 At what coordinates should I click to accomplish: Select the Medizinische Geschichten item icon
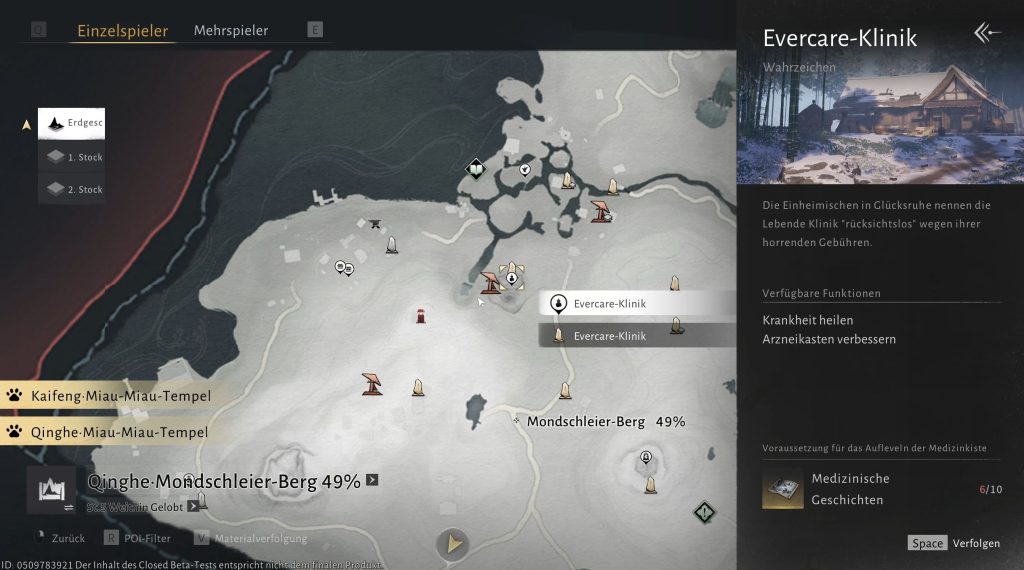pyautogui.click(x=782, y=488)
